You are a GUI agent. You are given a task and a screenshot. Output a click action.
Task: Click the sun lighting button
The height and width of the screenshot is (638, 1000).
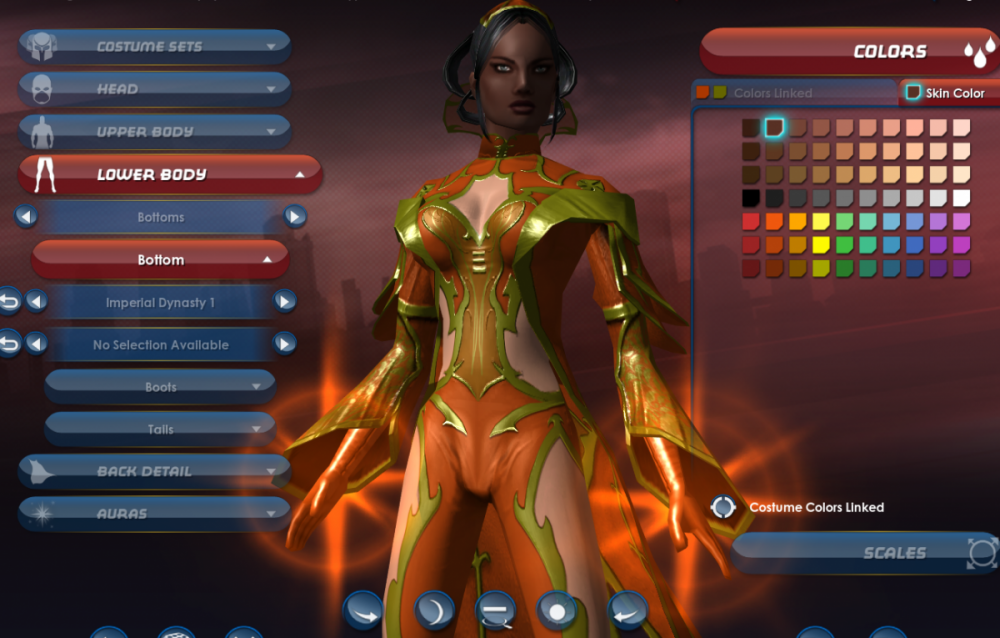(556, 609)
